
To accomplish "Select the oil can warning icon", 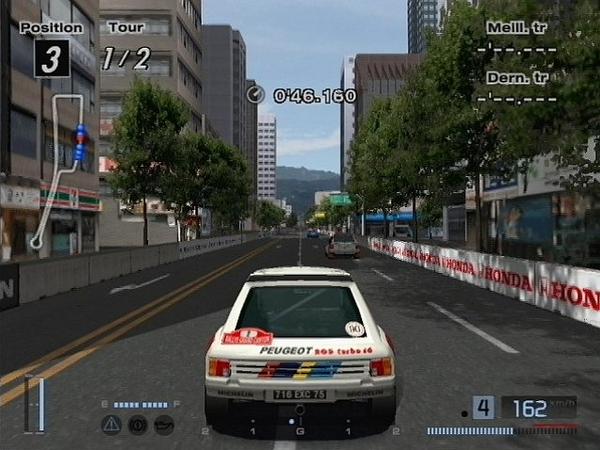I will [164, 424].
